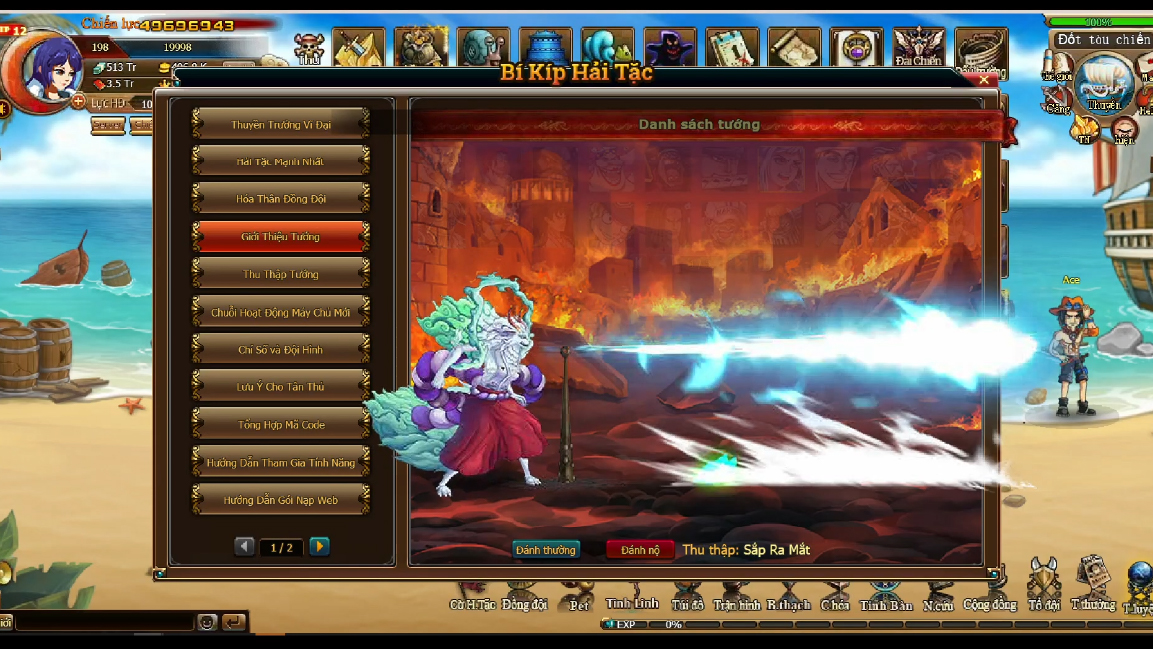The width and height of the screenshot is (1153, 649).
Task: Close the Bí Kíp Hải Tặc window
Action: pos(985,80)
